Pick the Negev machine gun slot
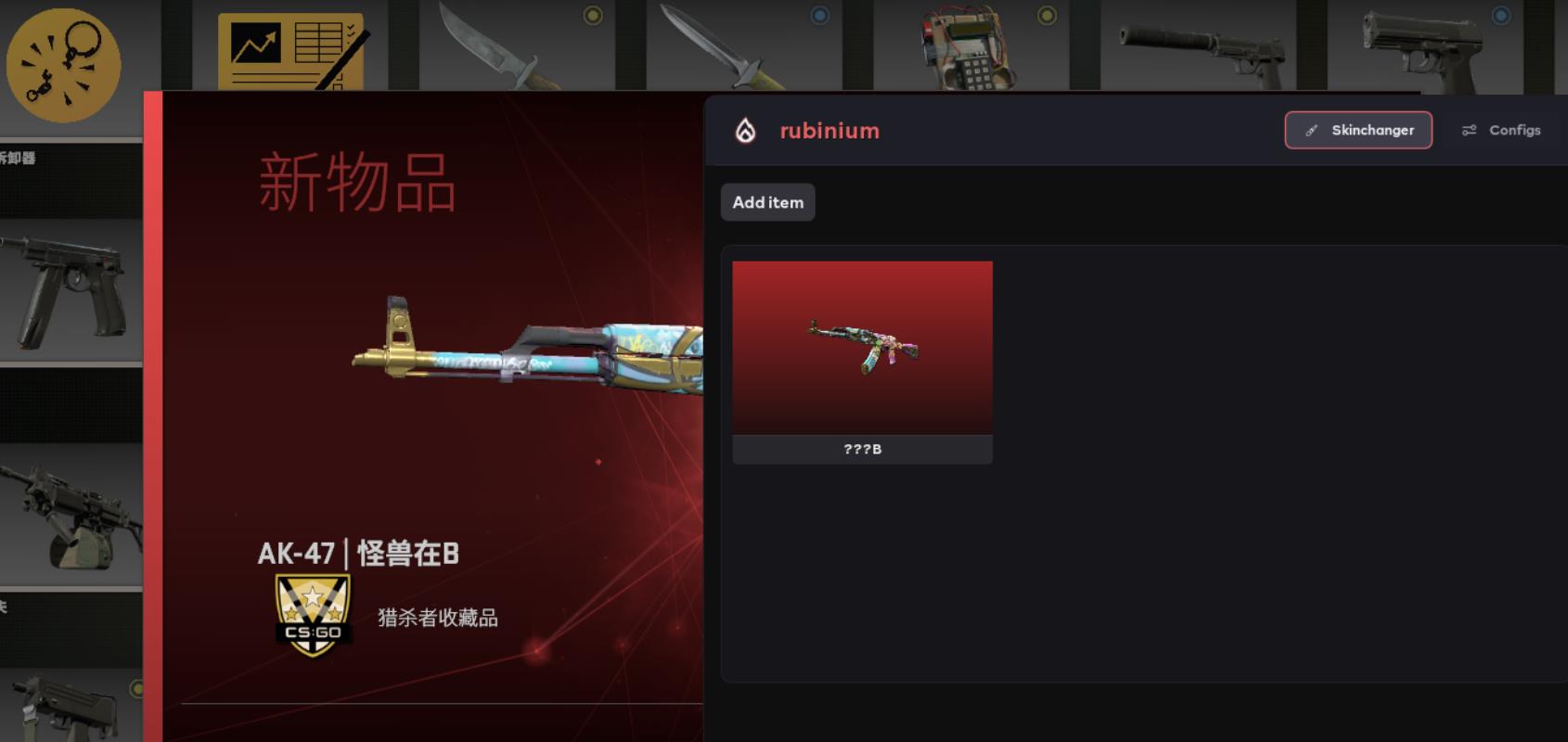 (71, 513)
